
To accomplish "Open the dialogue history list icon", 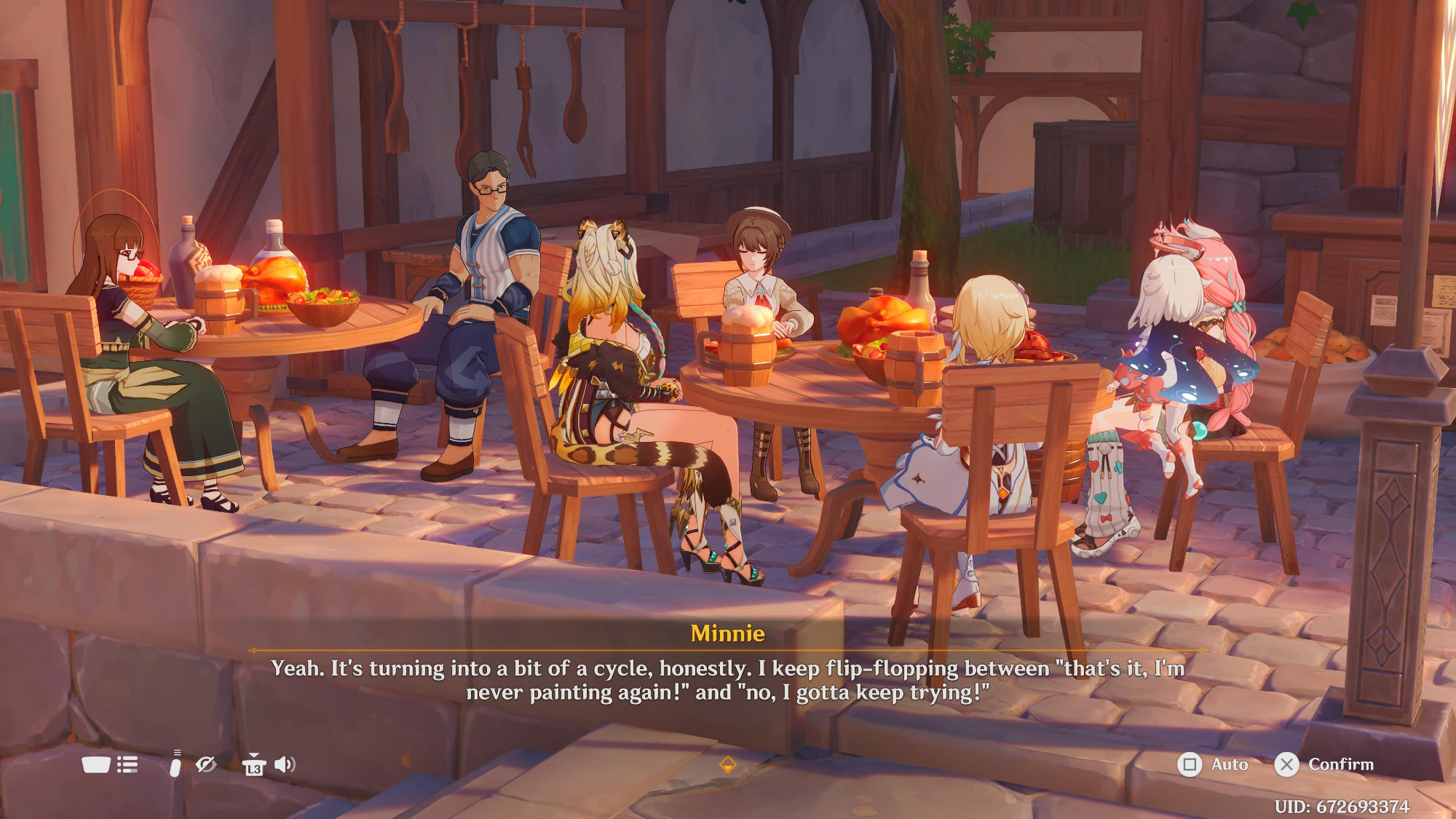I will pyautogui.click(x=127, y=764).
